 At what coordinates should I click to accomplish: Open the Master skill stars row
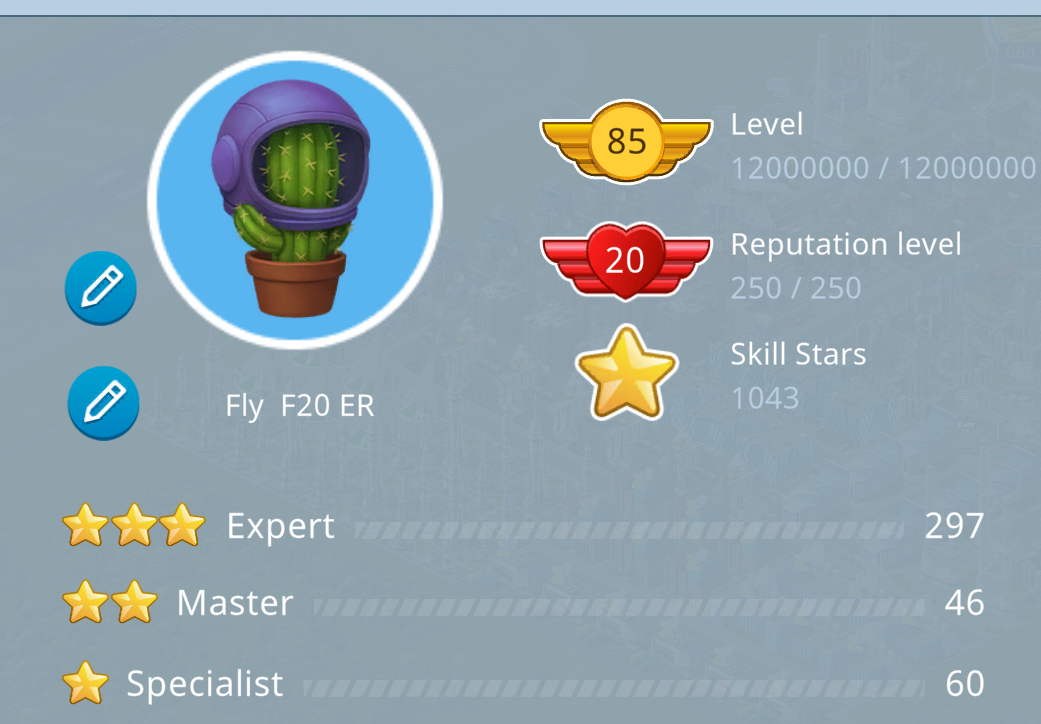pyautogui.click(x=522, y=603)
